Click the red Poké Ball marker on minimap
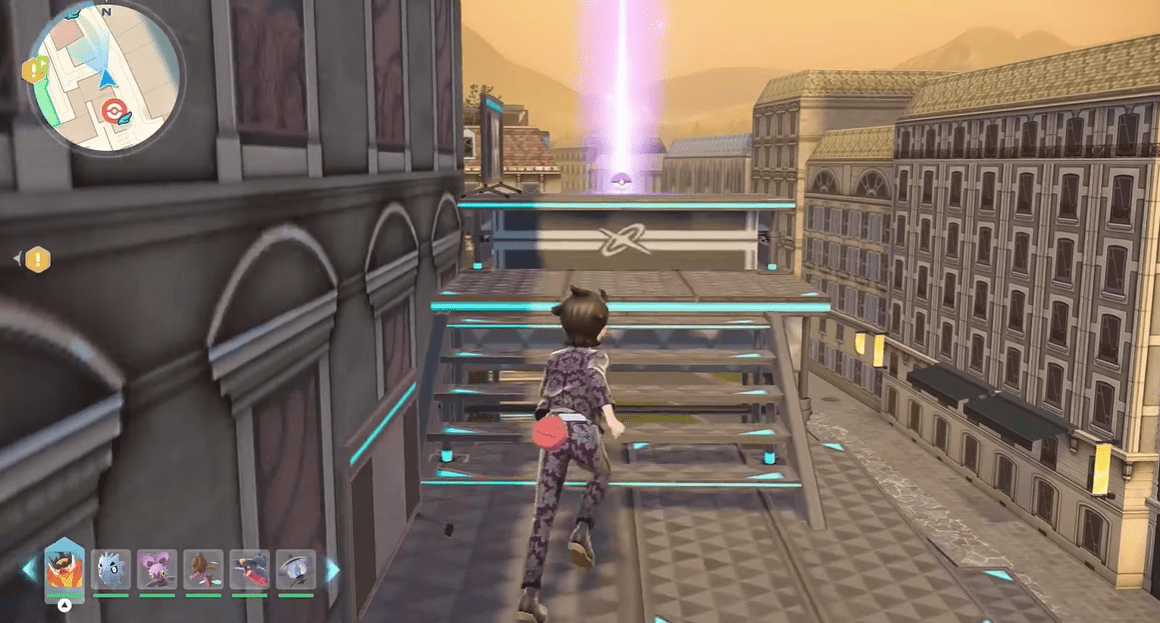 (115, 108)
